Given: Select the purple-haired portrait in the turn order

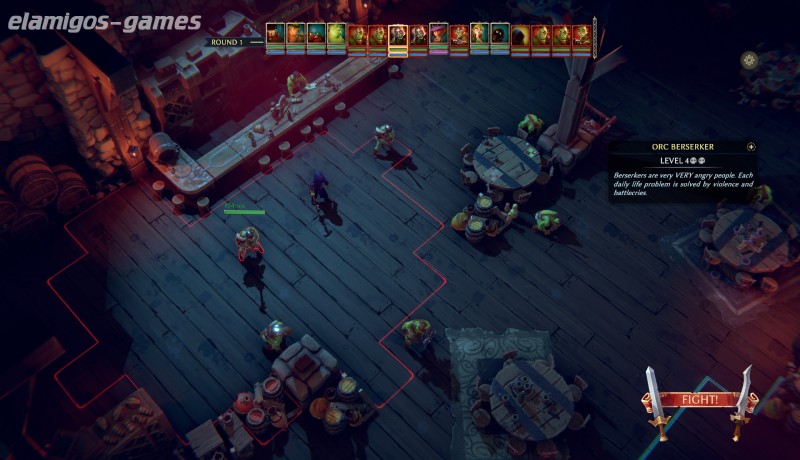Looking at the screenshot, I should coord(438,37).
